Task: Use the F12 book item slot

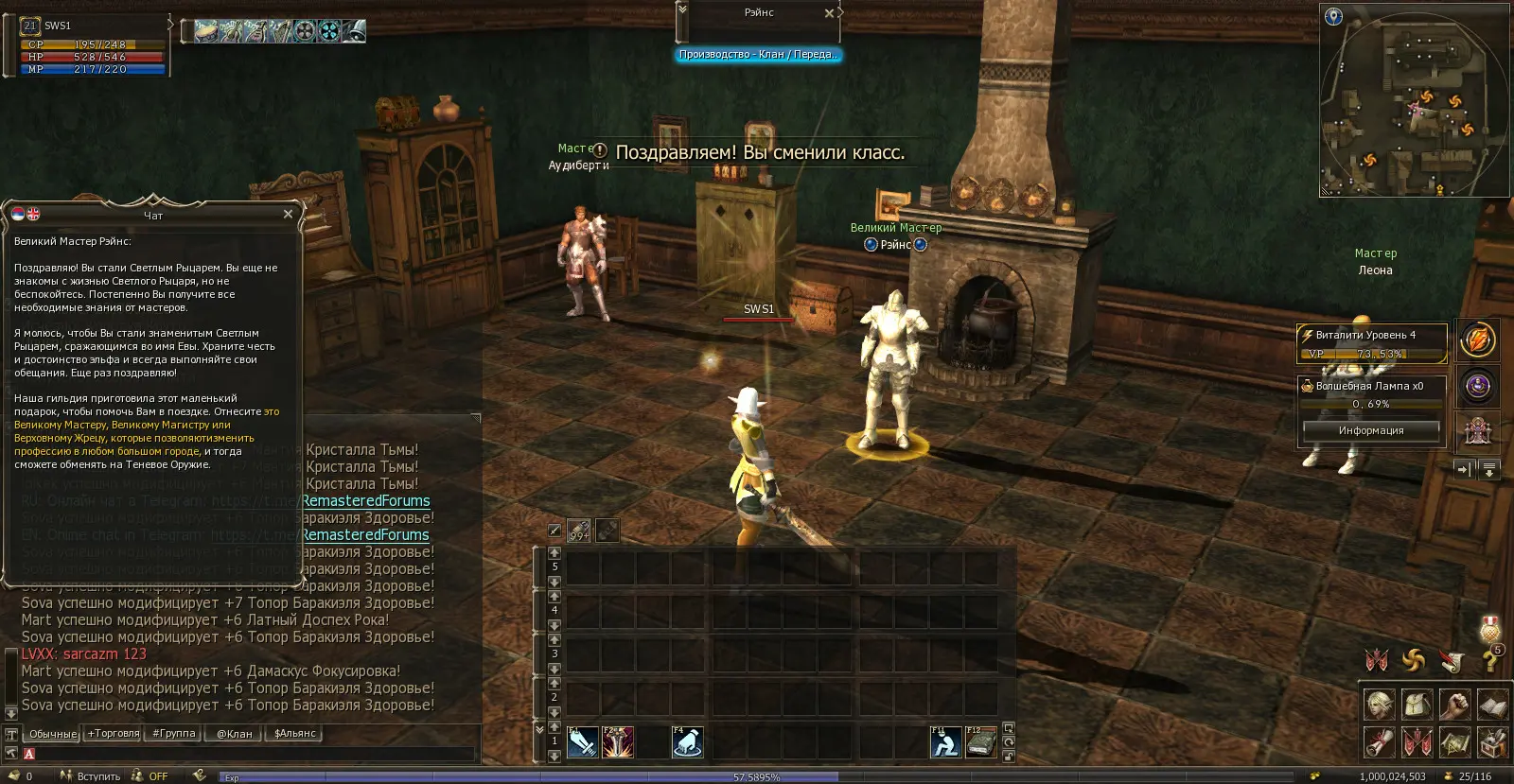Action: click(x=981, y=742)
